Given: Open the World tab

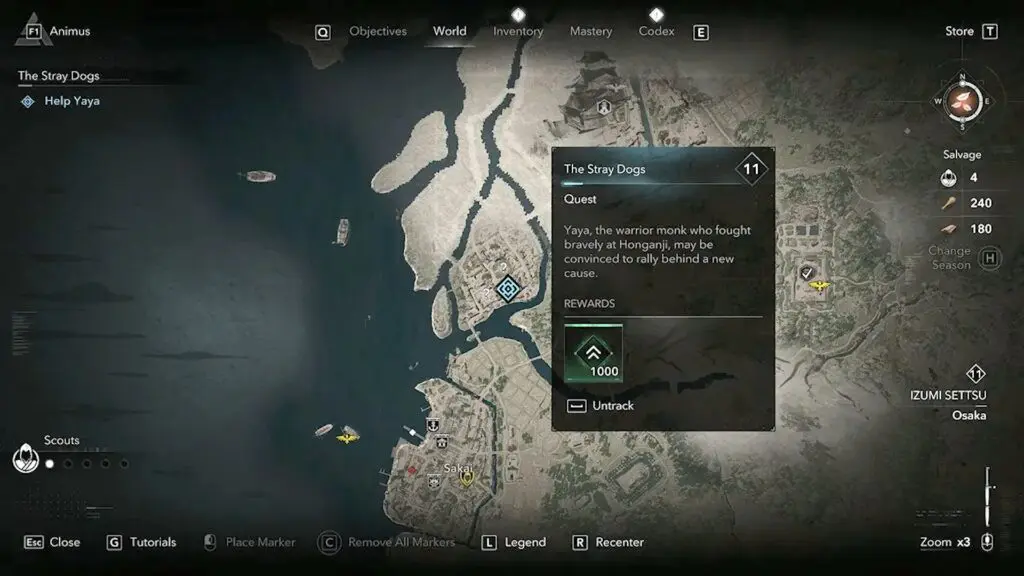Looking at the screenshot, I should [449, 31].
